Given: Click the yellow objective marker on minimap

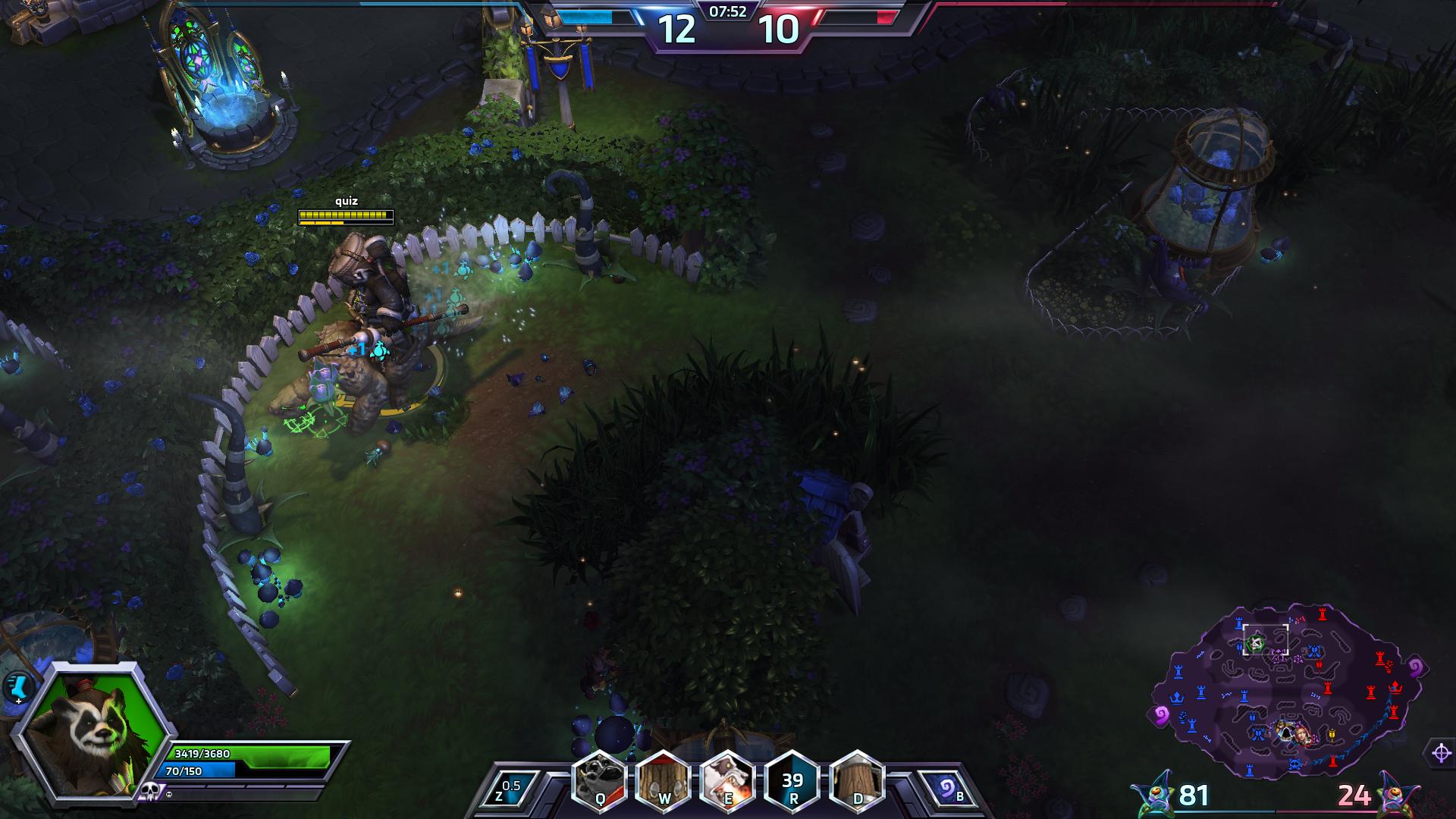Looking at the screenshot, I should 1332,734.
